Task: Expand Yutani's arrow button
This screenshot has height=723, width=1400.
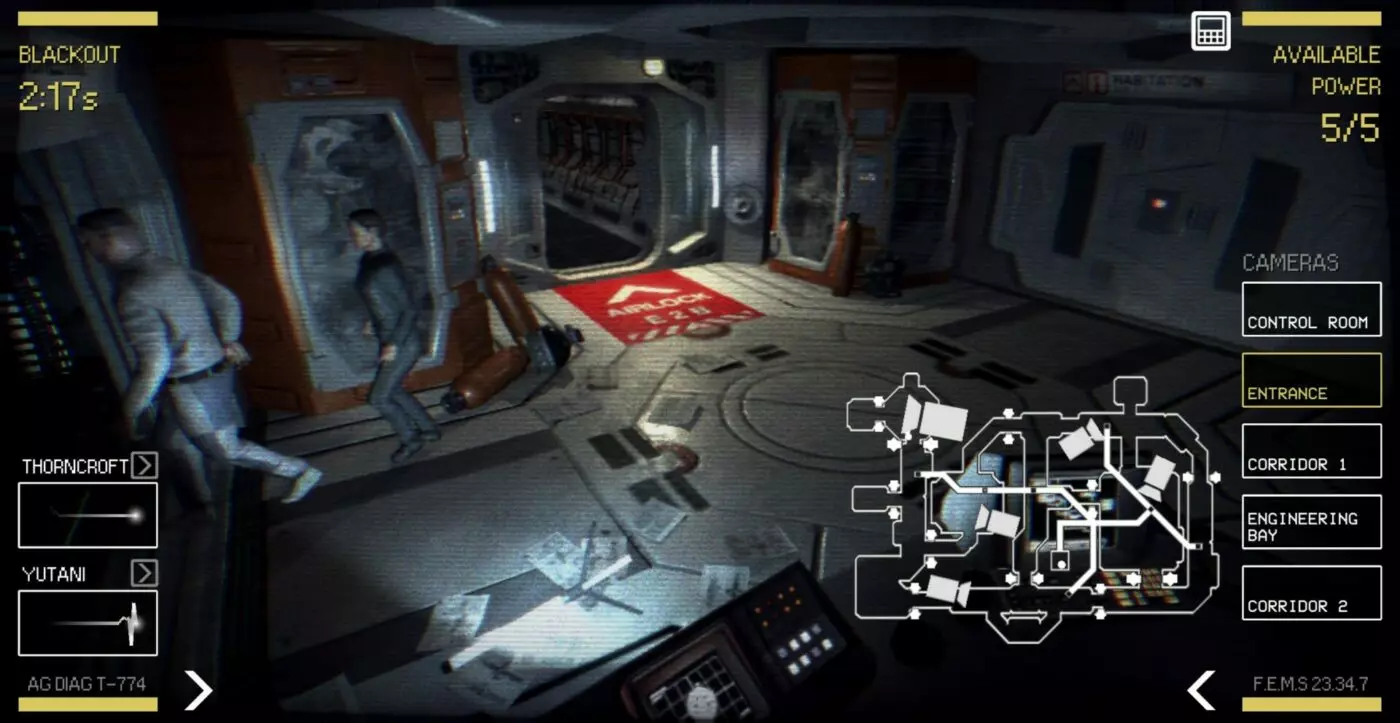Action: pos(144,572)
